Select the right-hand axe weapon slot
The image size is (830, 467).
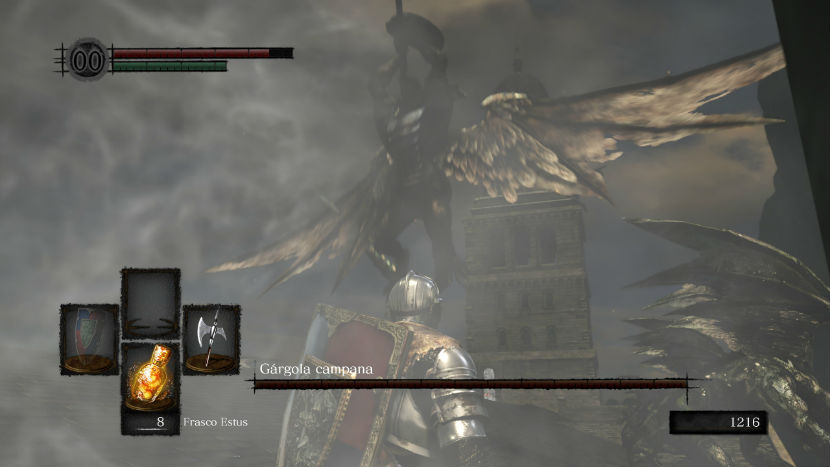pyautogui.click(x=211, y=339)
